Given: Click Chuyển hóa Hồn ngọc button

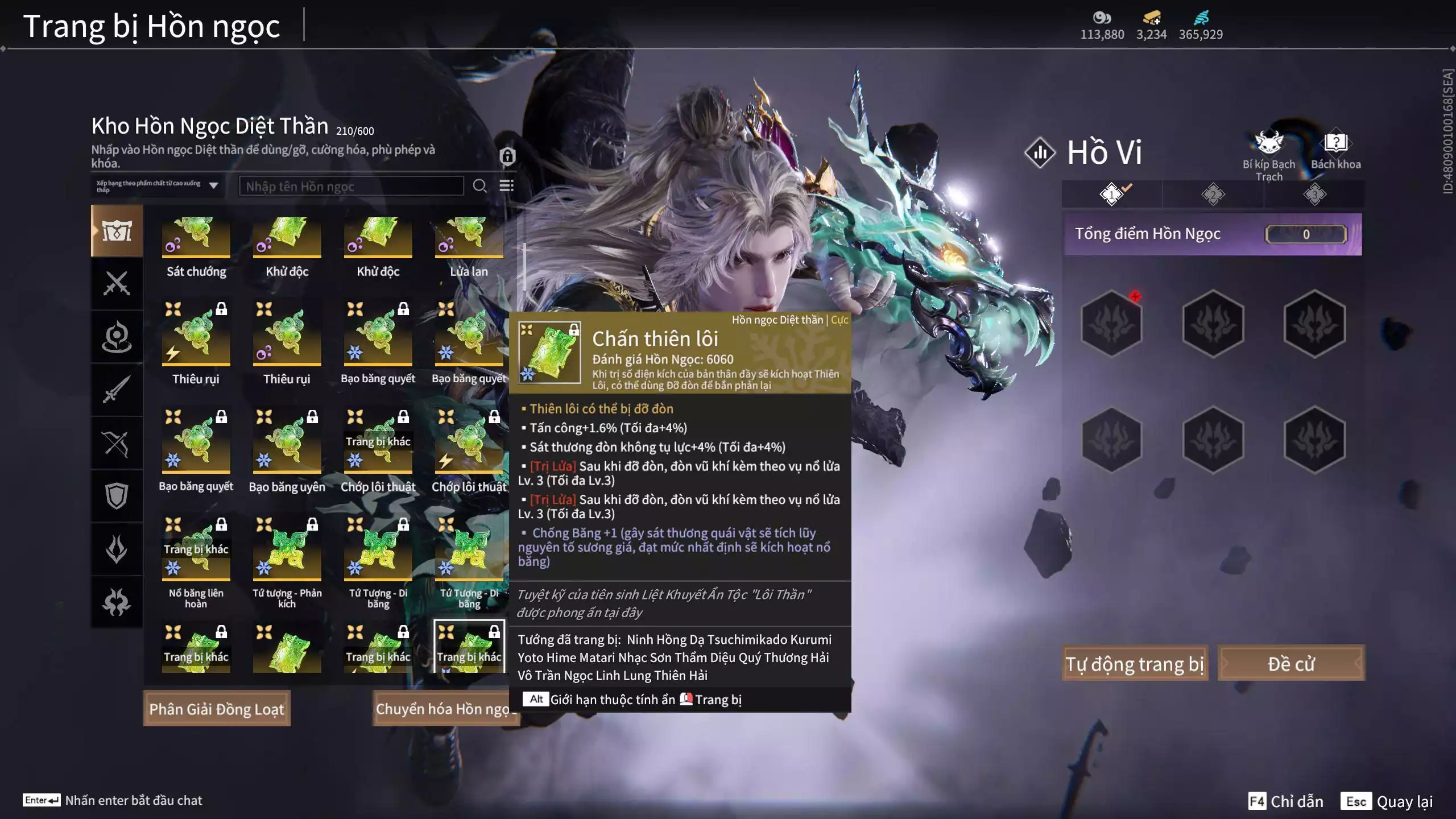Looking at the screenshot, I should pyautogui.click(x=444, y=709).
